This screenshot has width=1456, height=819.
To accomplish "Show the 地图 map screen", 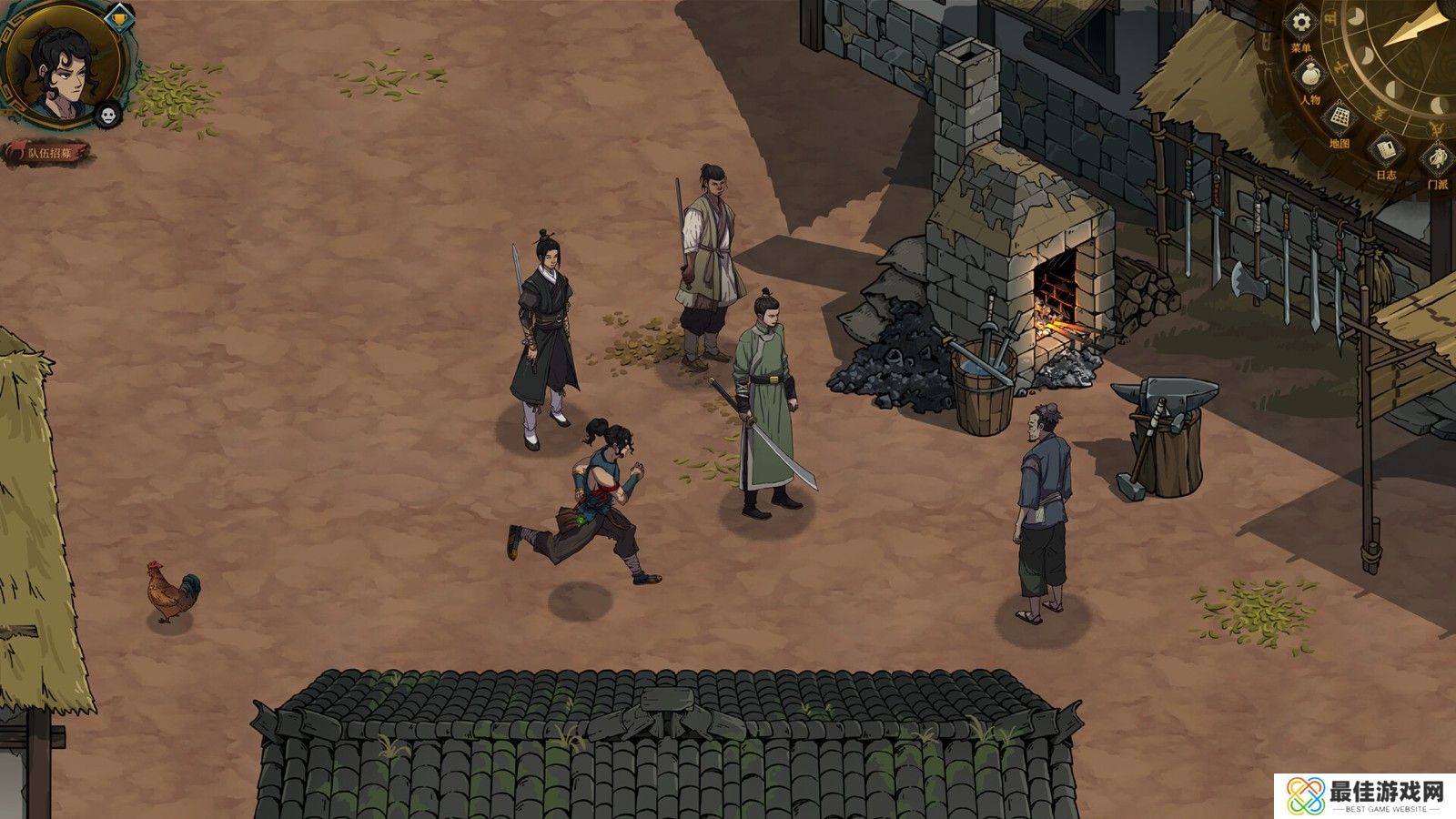I will coord(1340,118).
